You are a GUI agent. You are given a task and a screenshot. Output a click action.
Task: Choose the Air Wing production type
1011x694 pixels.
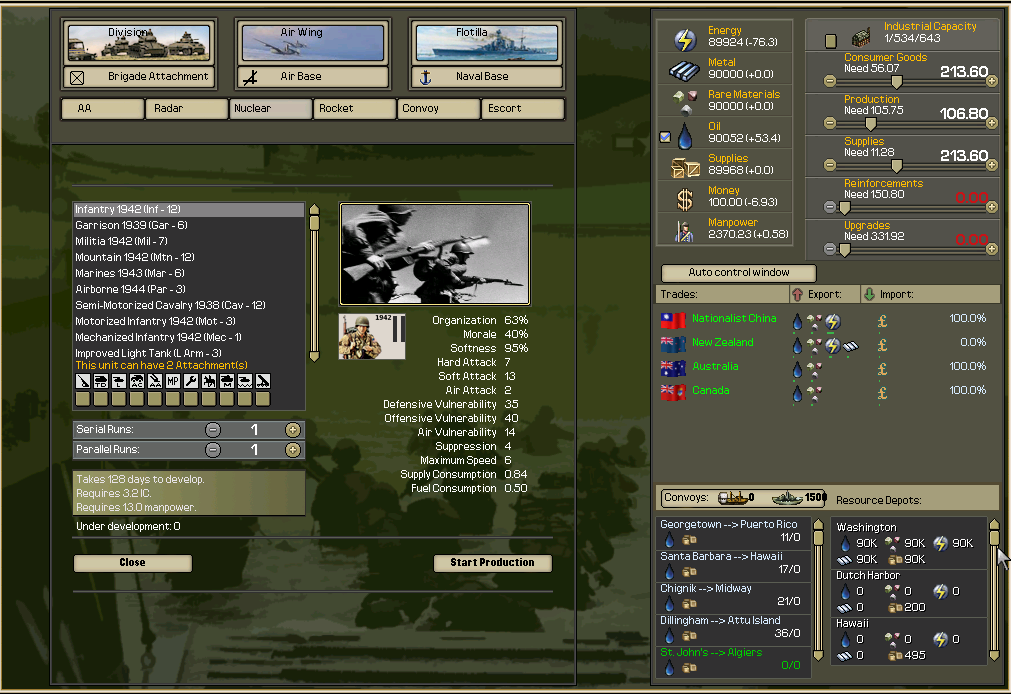point(313,42)
